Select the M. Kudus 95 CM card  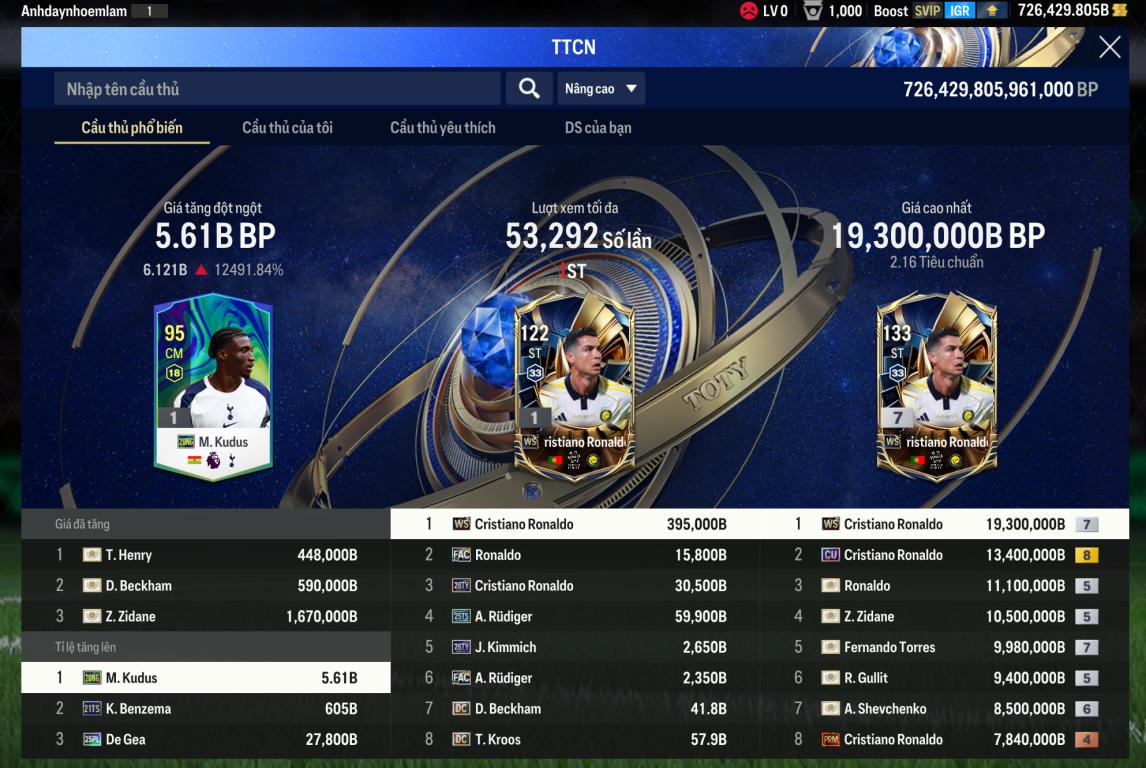(212, 385)
